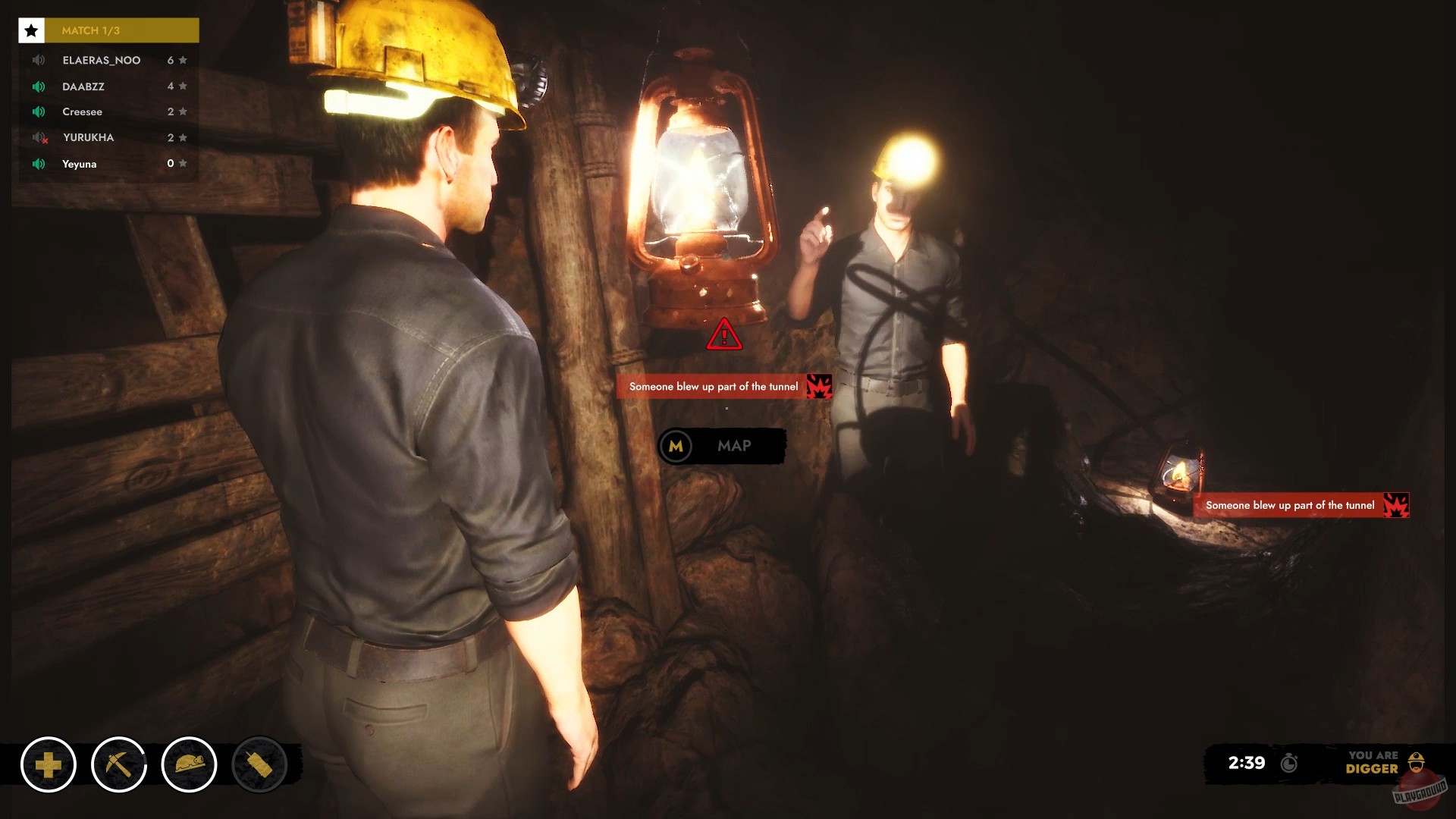Select the medkit item icon

point(49,765)
